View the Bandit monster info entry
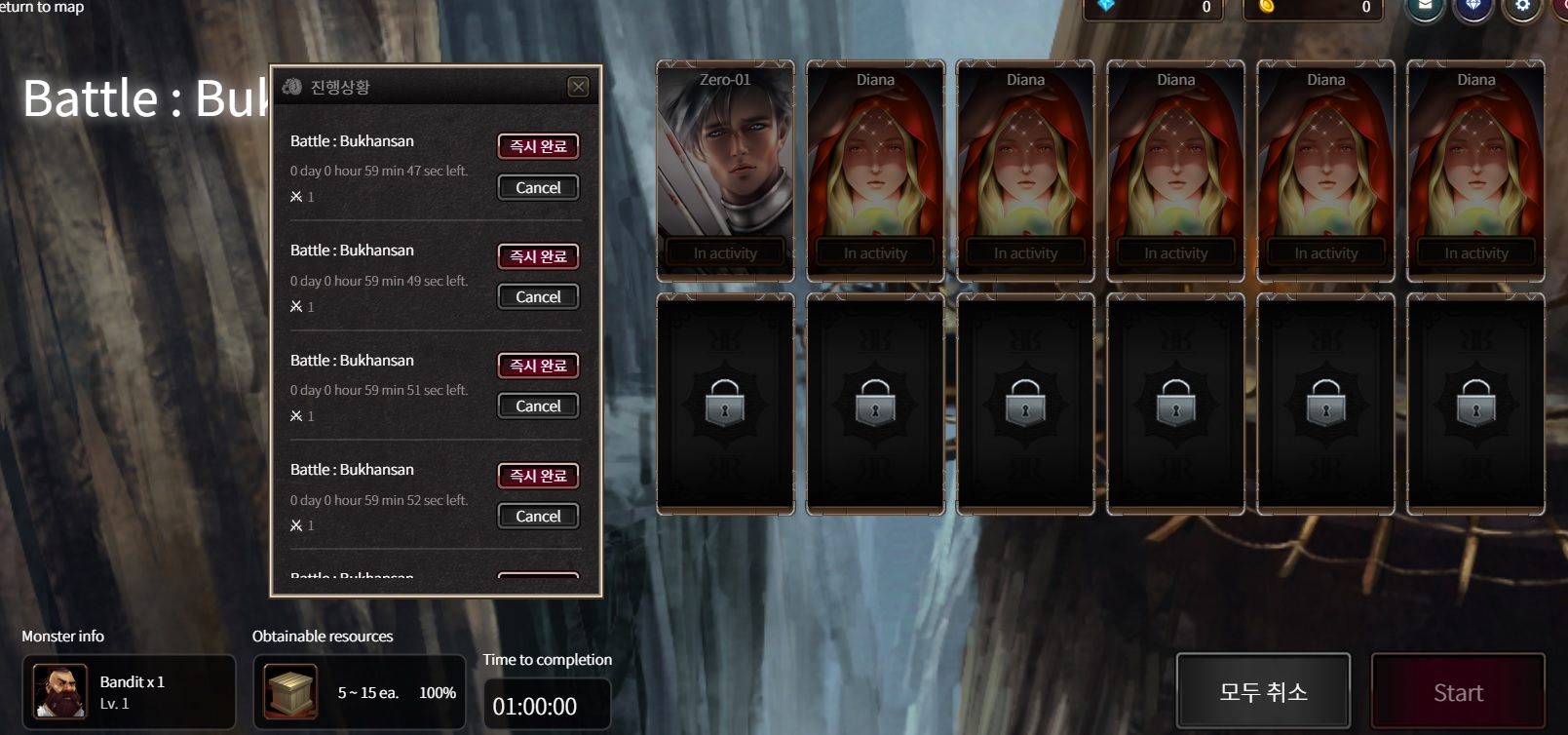The image size is (1568, 735). [x=129, y=692]
